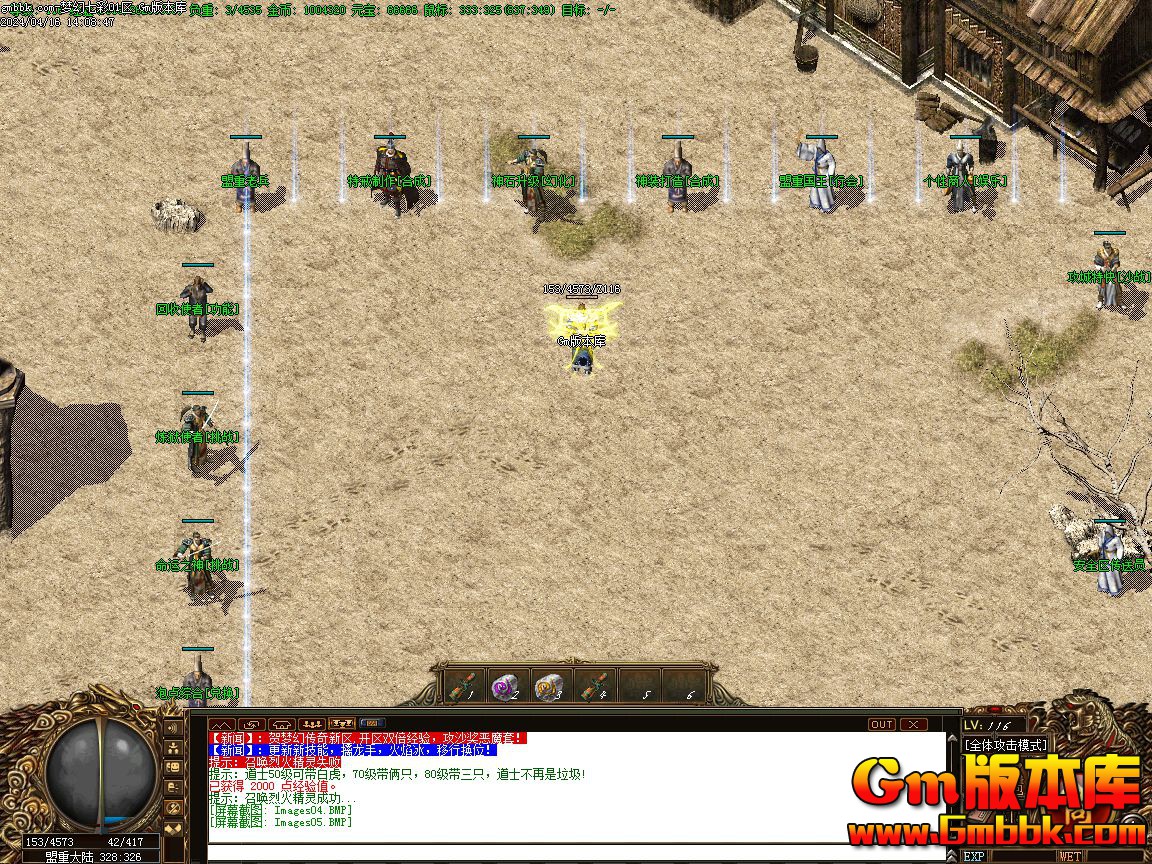This screenshot has height=864, width=1152.
Task: Click the chat input field
Action: (x=575, y=853)
